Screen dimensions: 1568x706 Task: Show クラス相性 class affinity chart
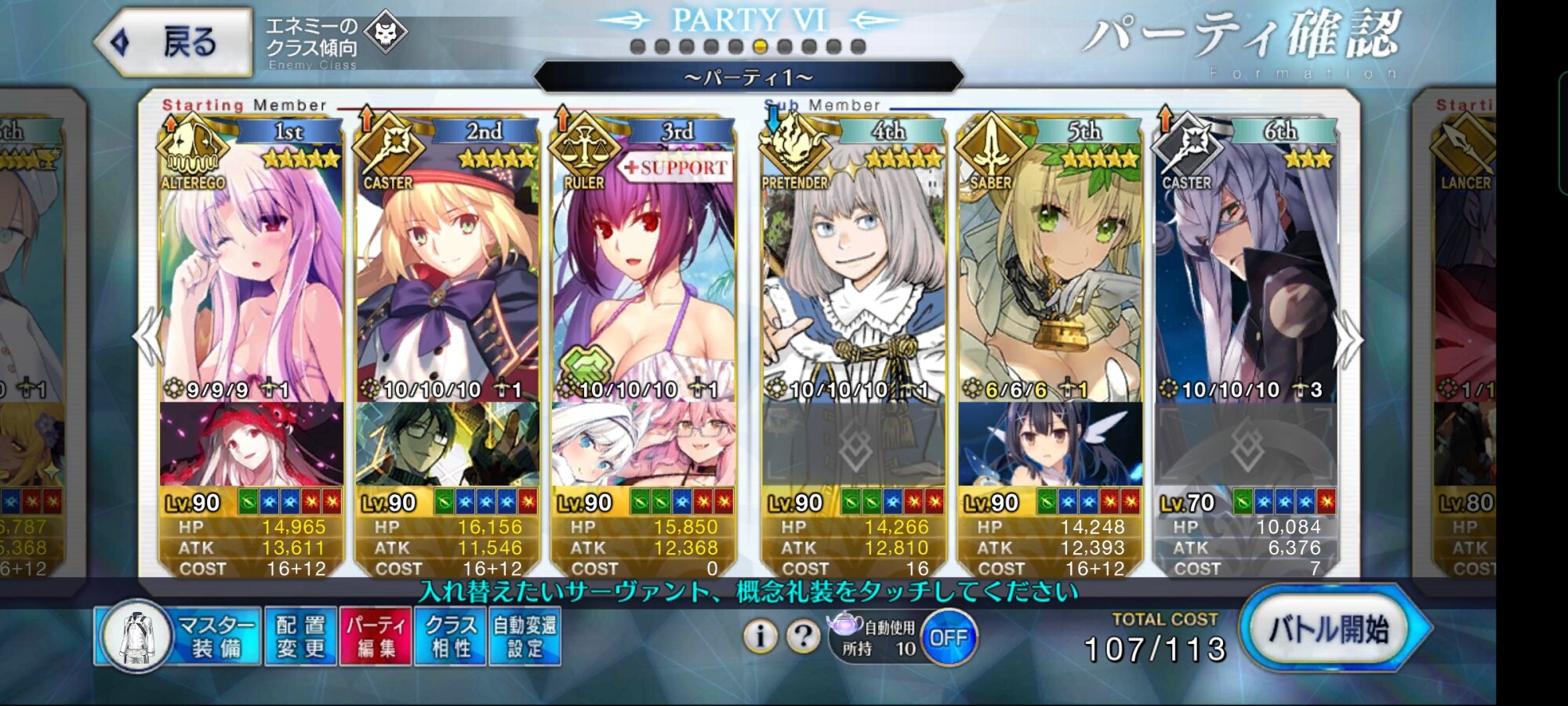[451, 636]
